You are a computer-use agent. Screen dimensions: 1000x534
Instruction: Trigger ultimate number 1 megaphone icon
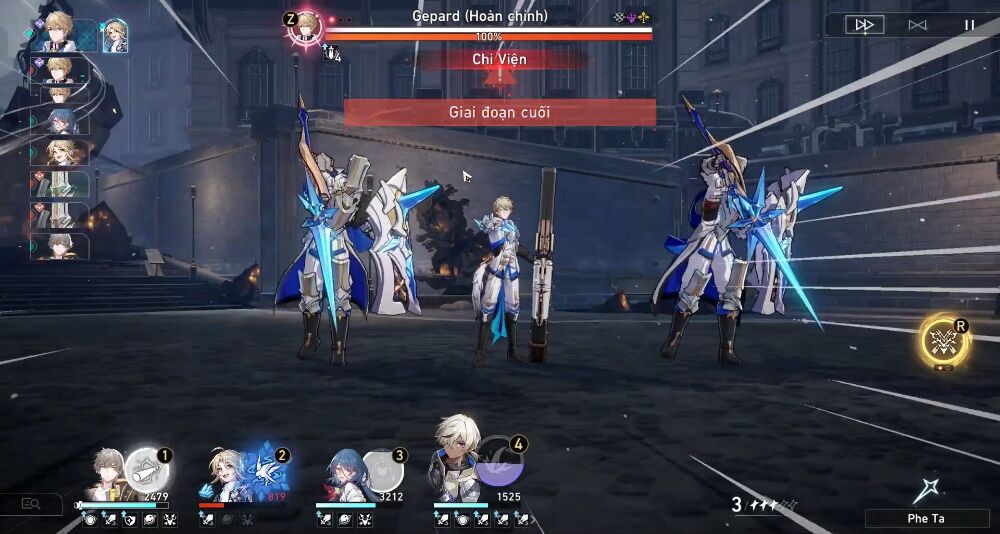(x=145, y=468)
